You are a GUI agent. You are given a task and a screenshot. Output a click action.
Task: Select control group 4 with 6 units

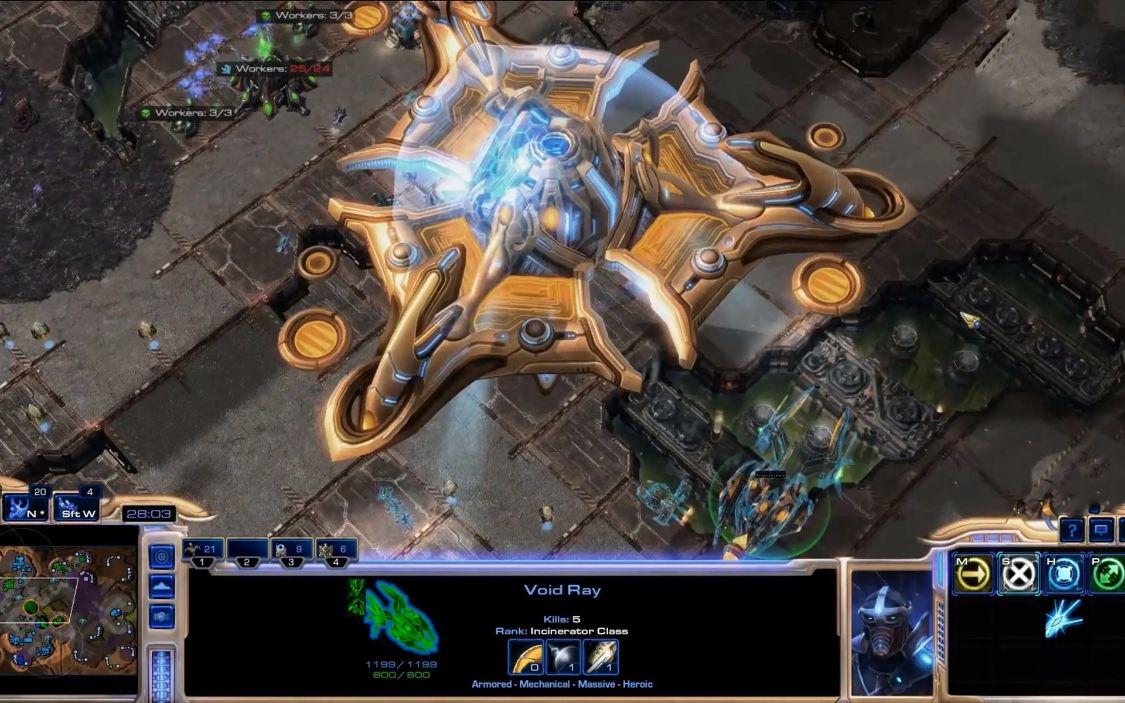pos(336,550)
